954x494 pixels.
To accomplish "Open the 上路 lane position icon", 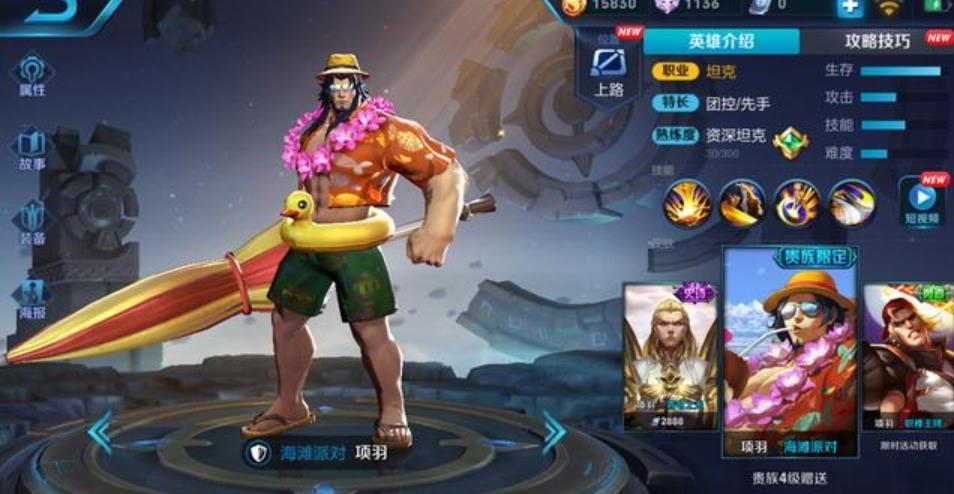I will (608, 68).
